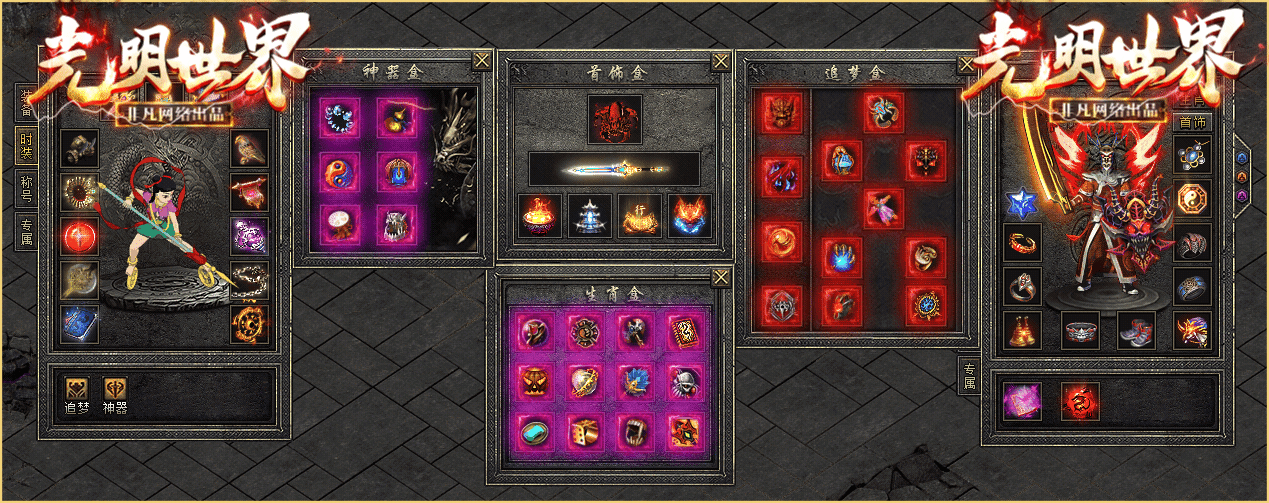
Task: Close the 生肖盒 zodiac box panel
Action: pos(721,277)
